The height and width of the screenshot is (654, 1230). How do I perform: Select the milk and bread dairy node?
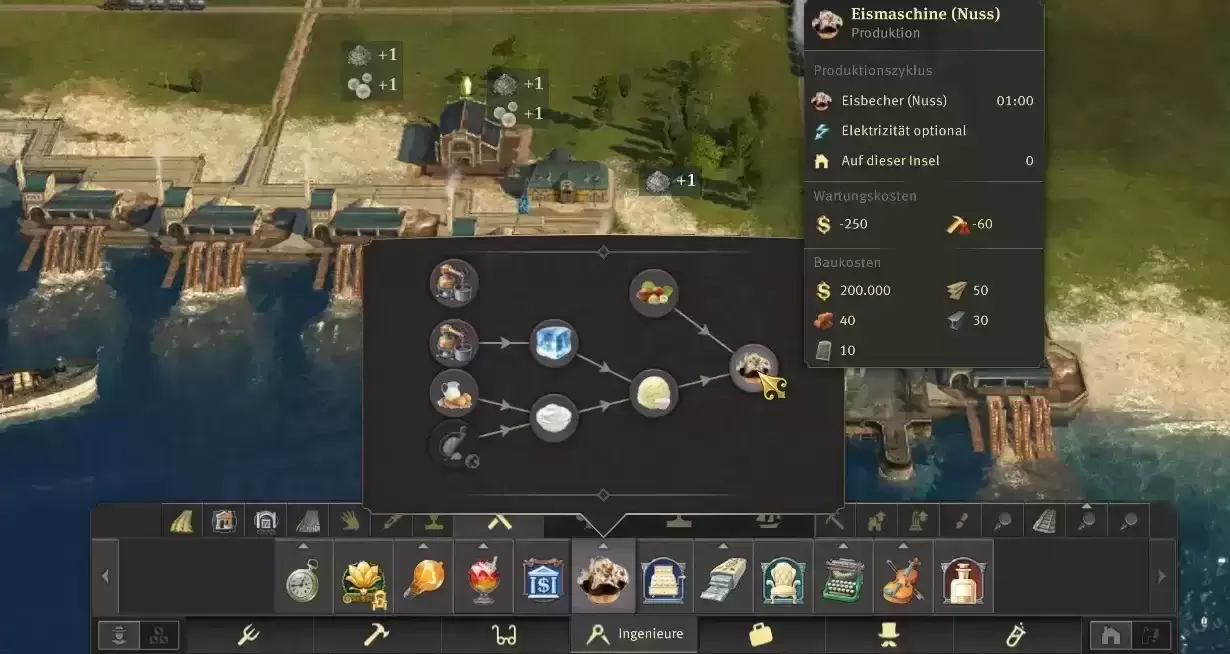tap(454, 392)
